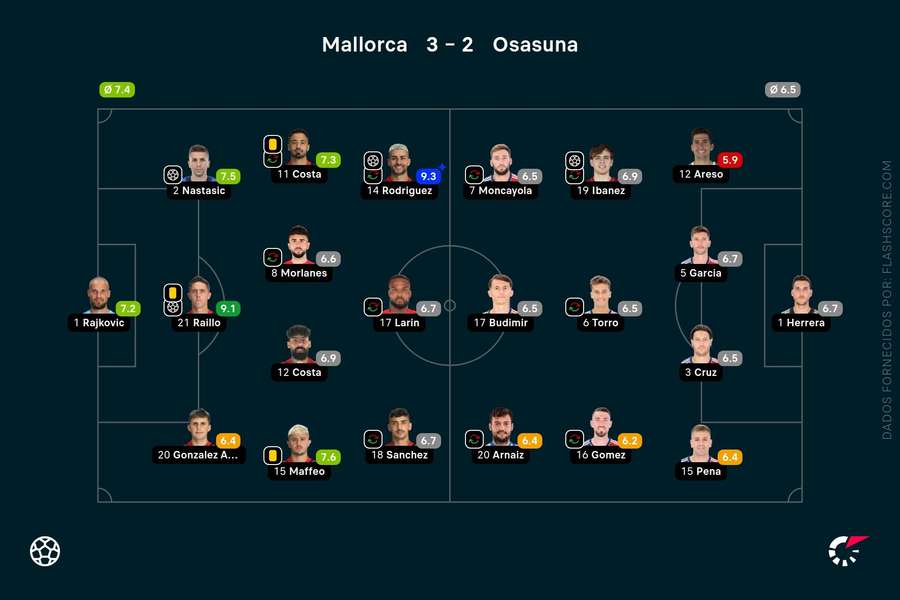Viewport: 900px width, 600px height.
Task: Select Arnaiz's player tile
Action: coord(500,428)
